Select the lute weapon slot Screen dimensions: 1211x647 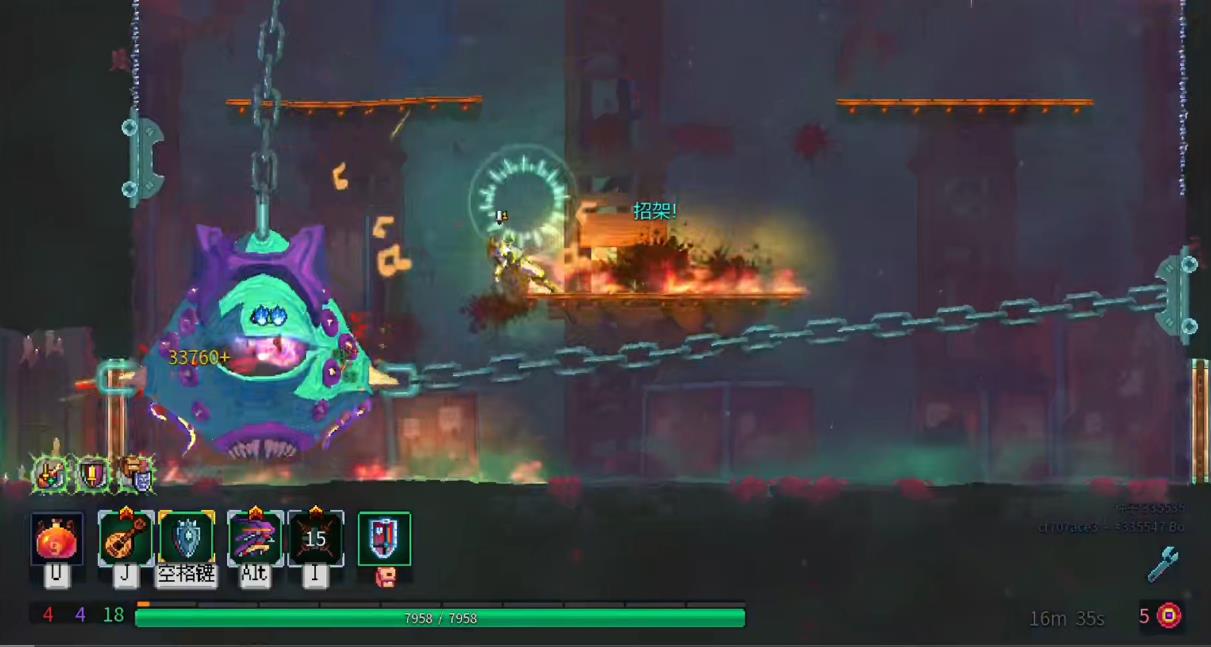pyautogui.click(x=125, y=540)
